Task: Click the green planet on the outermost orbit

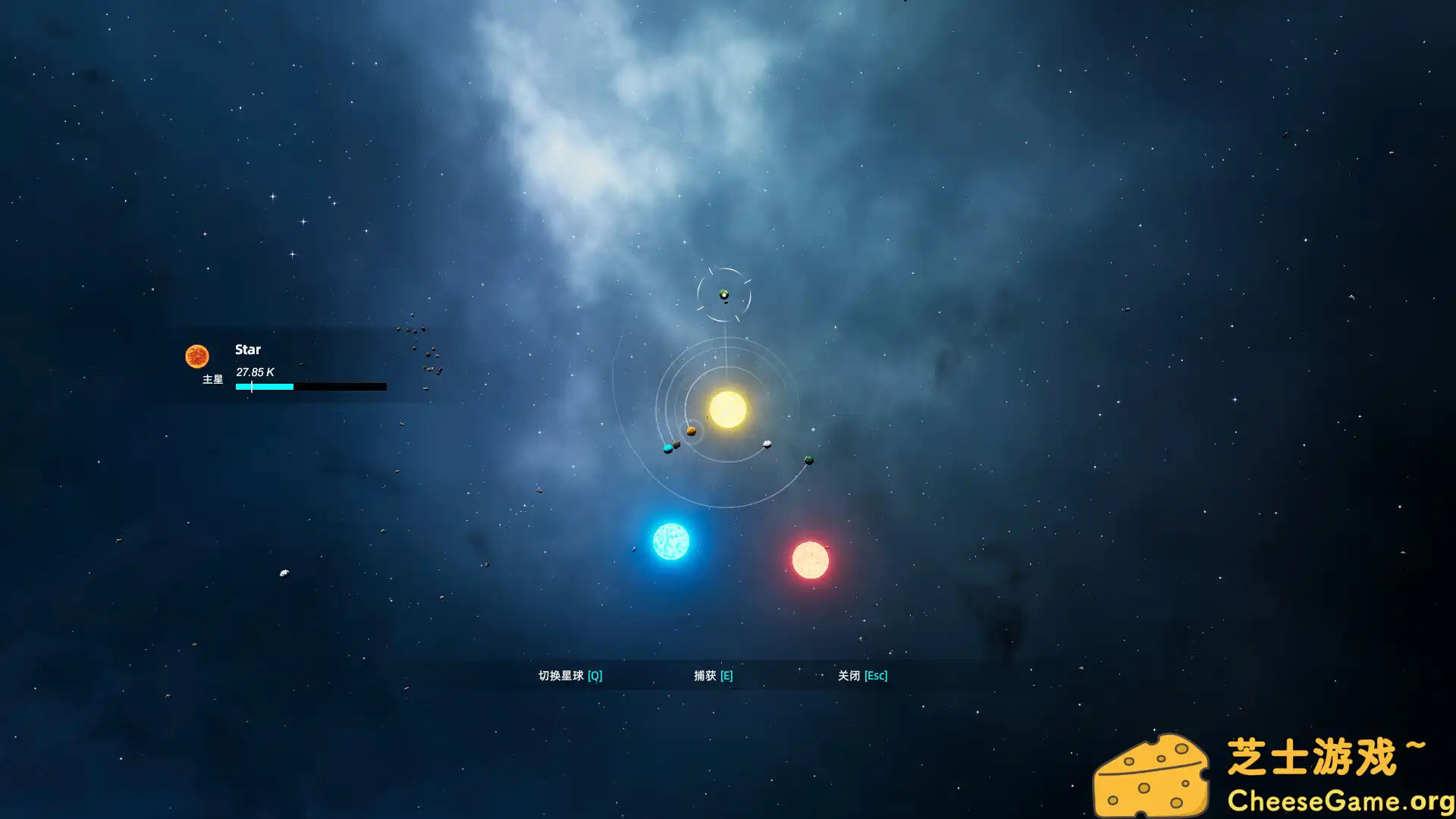Action: [809, 460]
